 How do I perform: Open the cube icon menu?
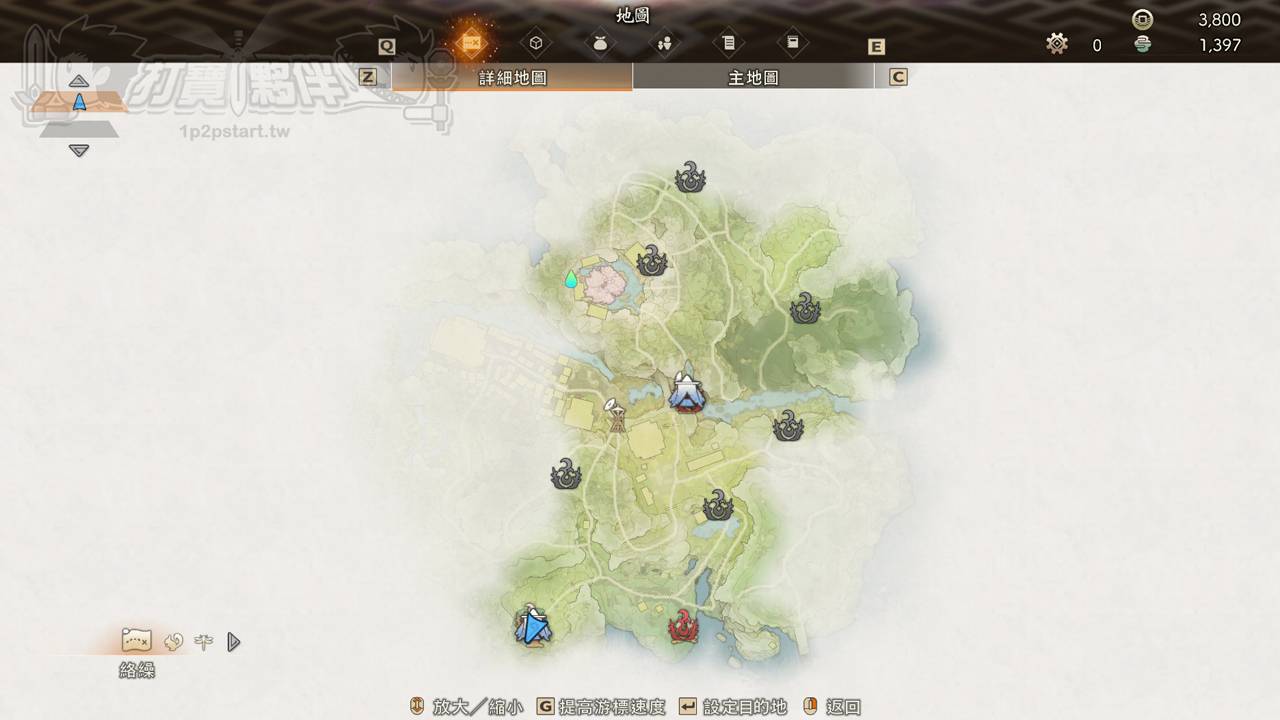coord(536,43)
